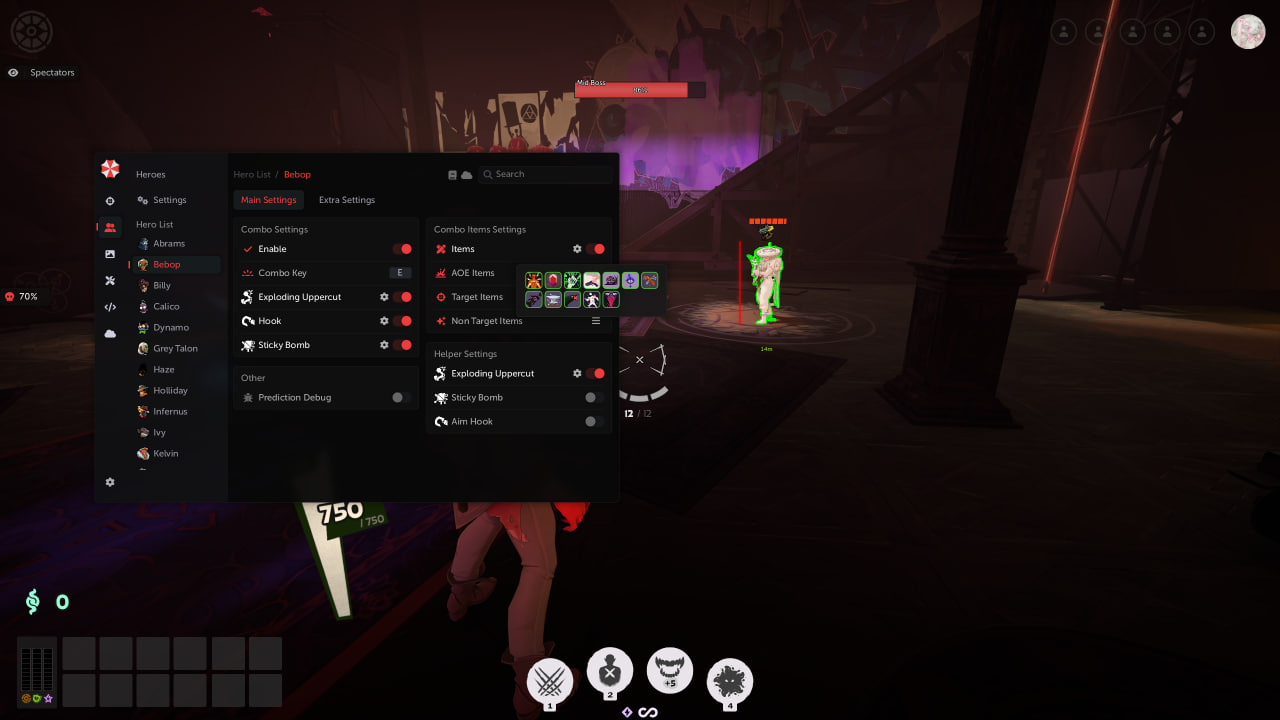Image resolution: width=1280 pixels, height=720 pixels.
Task: Open the gear settings in the sidebar
Action: tap(110, 482)
